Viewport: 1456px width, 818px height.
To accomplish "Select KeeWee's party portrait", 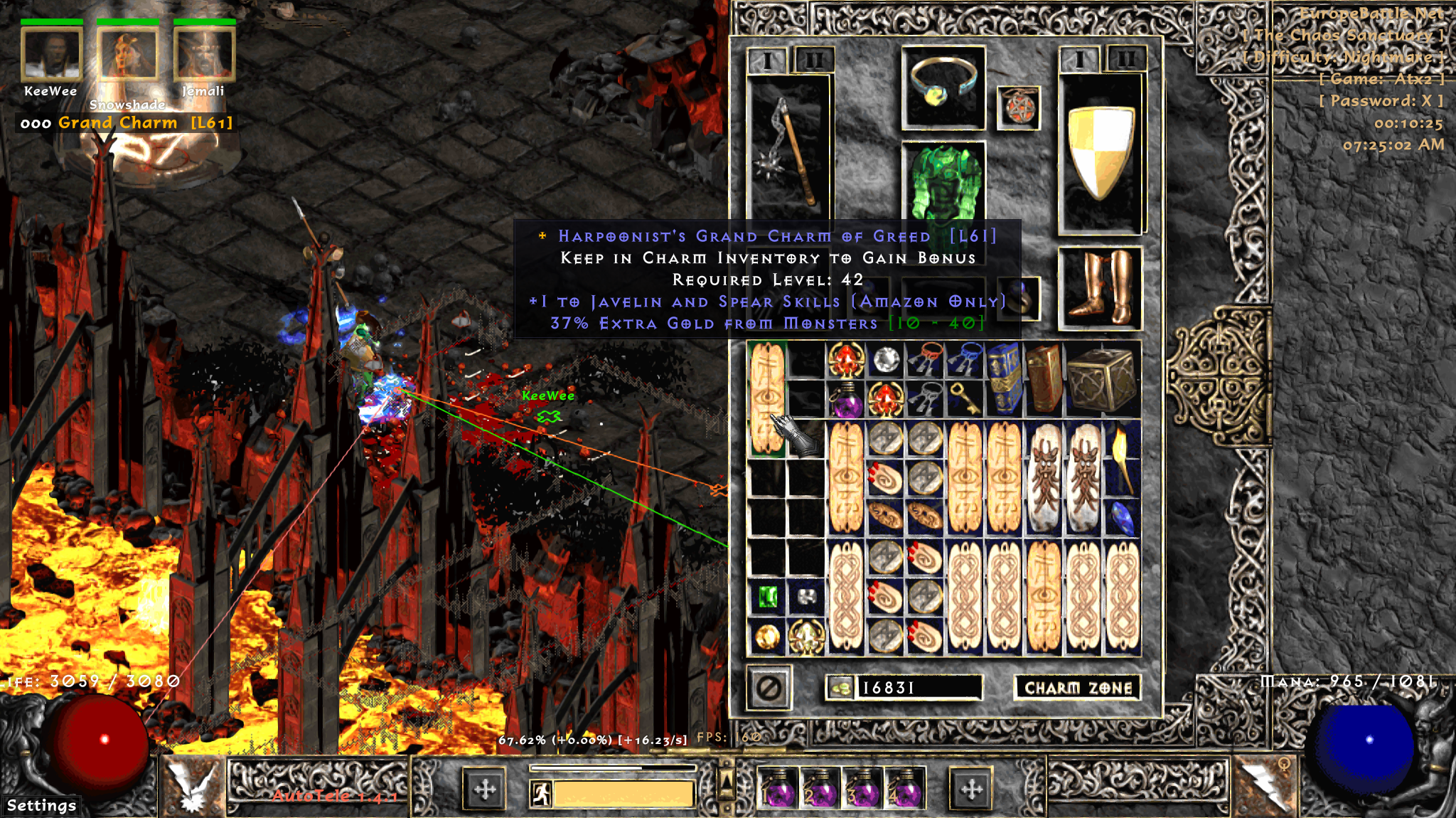I will tap(51, 54).
